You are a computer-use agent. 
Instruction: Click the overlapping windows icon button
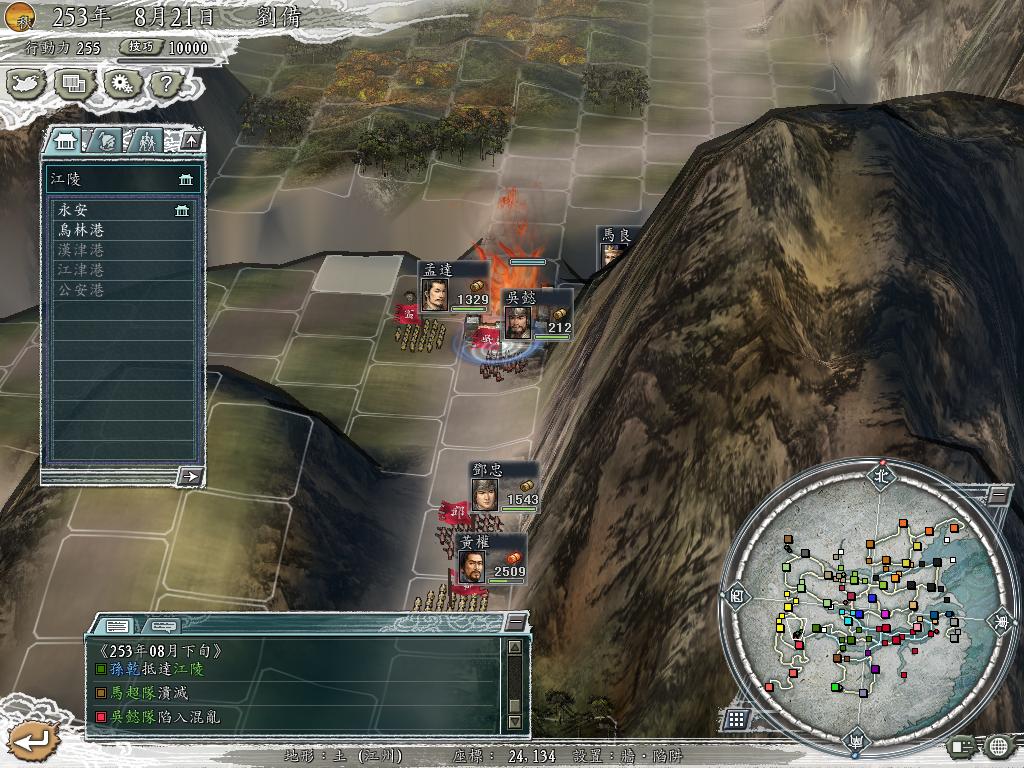[73, 84]
